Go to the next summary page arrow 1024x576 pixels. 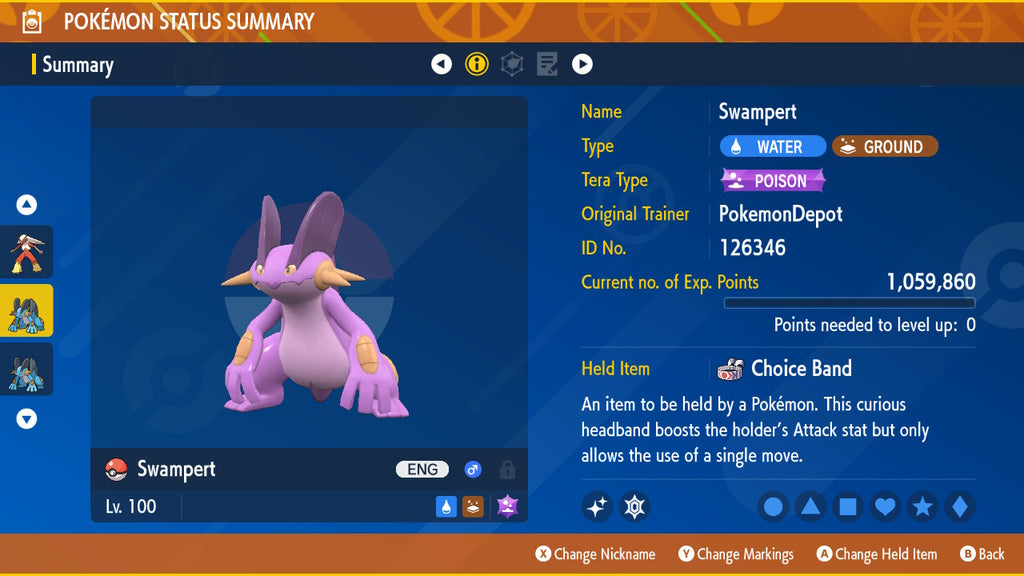point(582,65)
